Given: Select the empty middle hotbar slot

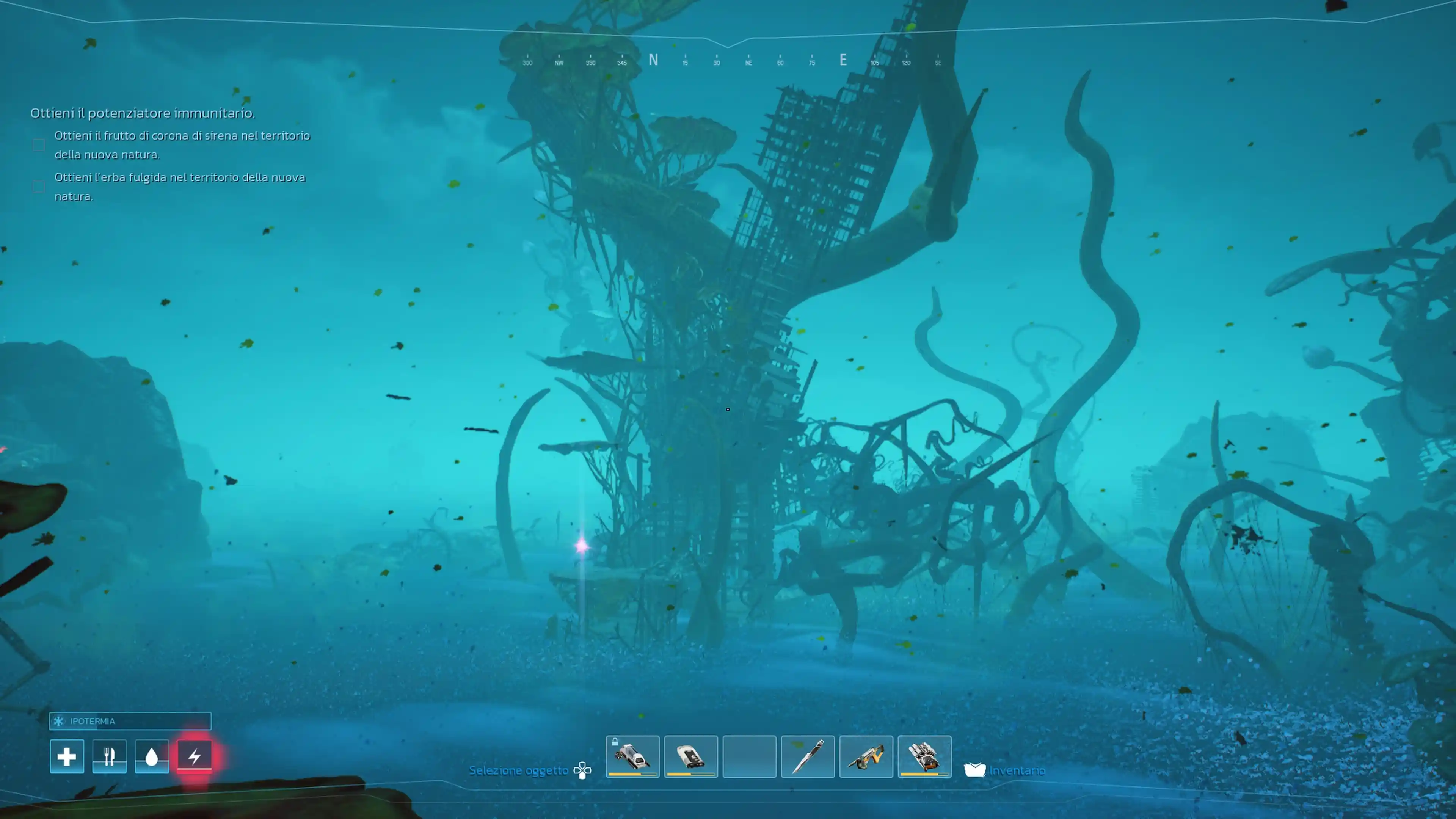Looking at the screenshot, I should [x=750, y=756].
